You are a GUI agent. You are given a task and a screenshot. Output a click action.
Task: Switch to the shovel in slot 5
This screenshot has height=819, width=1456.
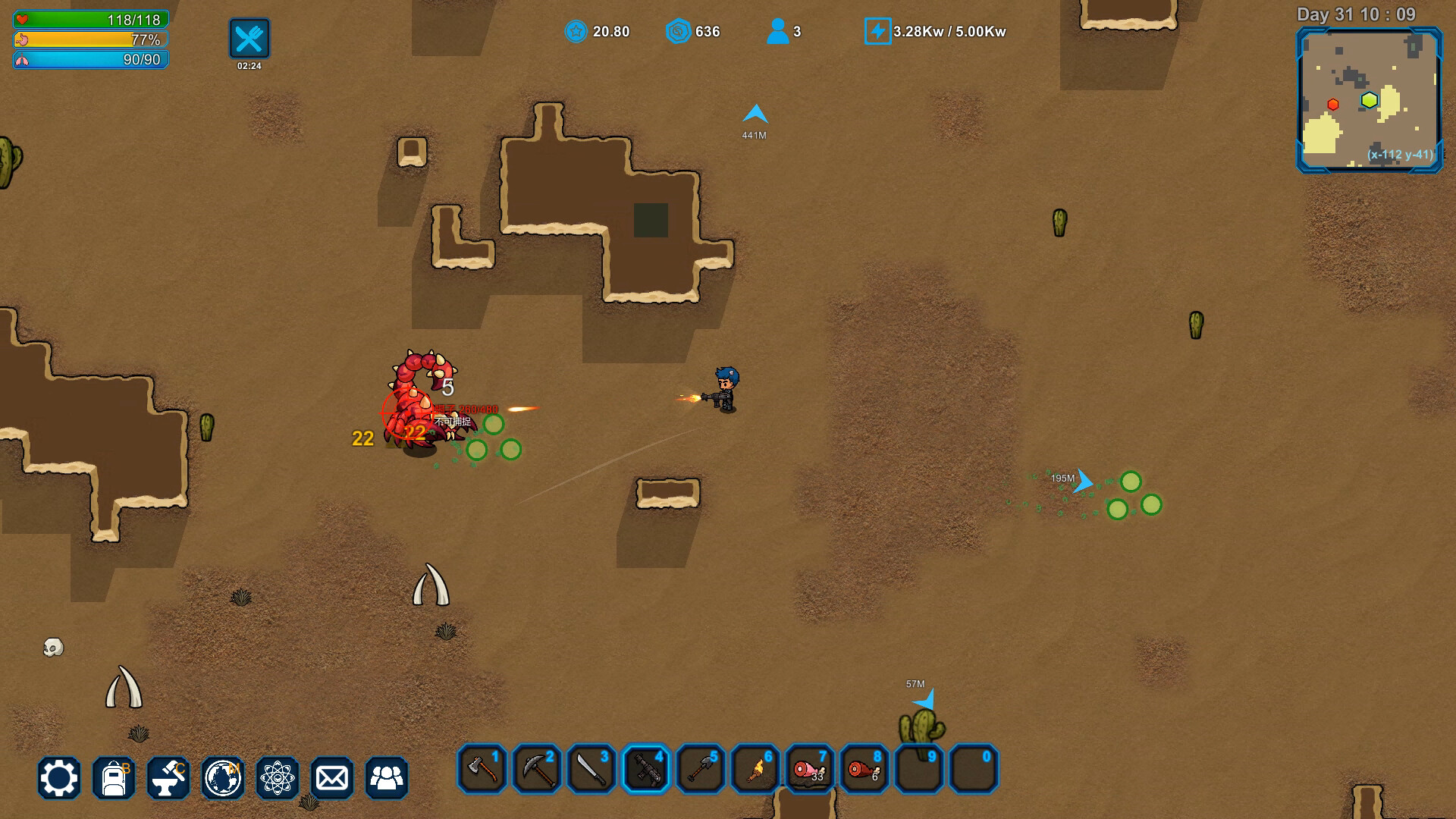coord(701,769)
